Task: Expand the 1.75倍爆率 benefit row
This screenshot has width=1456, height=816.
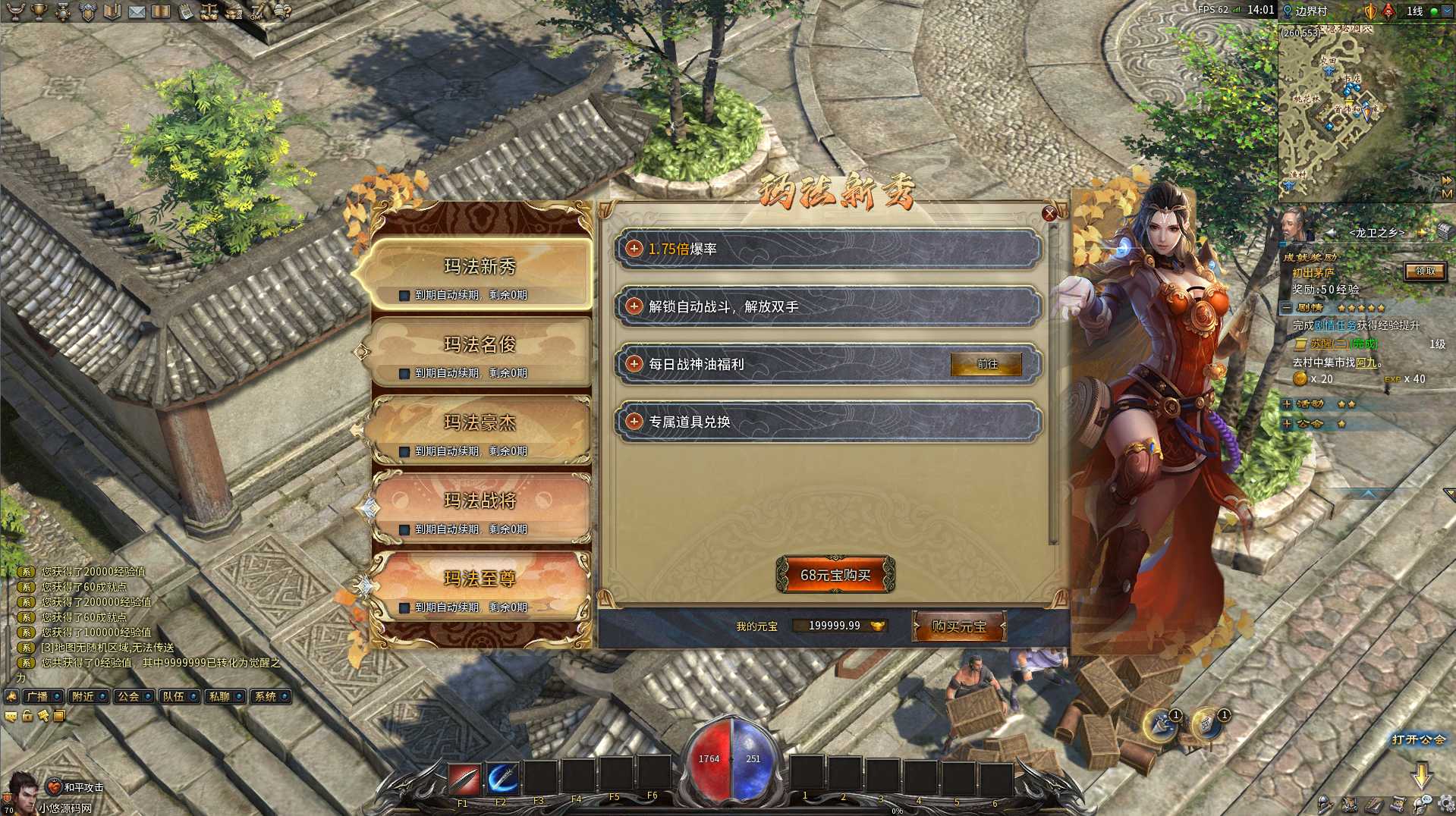Action: 634,249
